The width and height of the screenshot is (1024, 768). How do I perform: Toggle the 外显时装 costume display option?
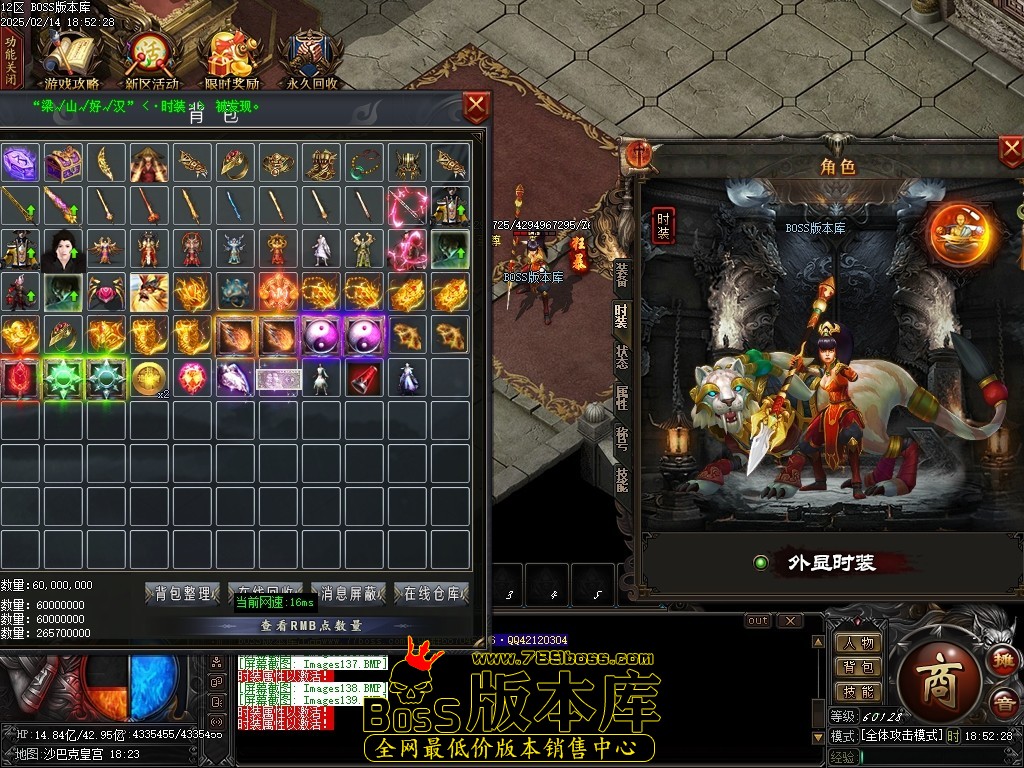[761, 563]
